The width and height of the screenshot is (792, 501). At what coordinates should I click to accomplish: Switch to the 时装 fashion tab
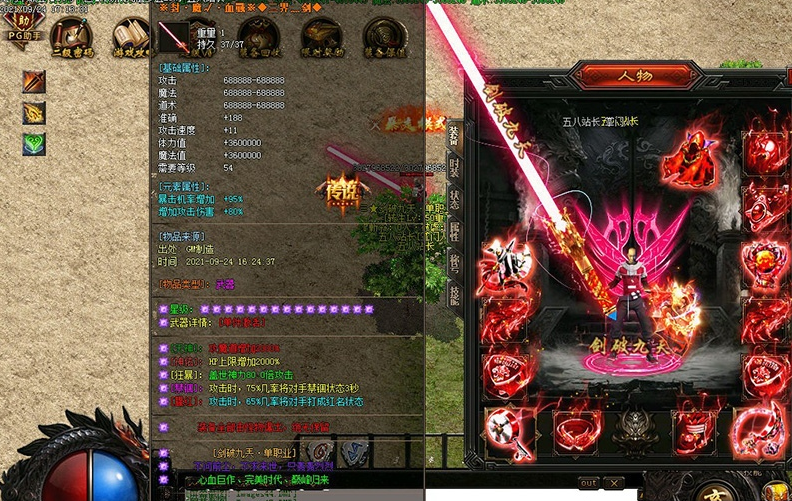click(454, 167)
